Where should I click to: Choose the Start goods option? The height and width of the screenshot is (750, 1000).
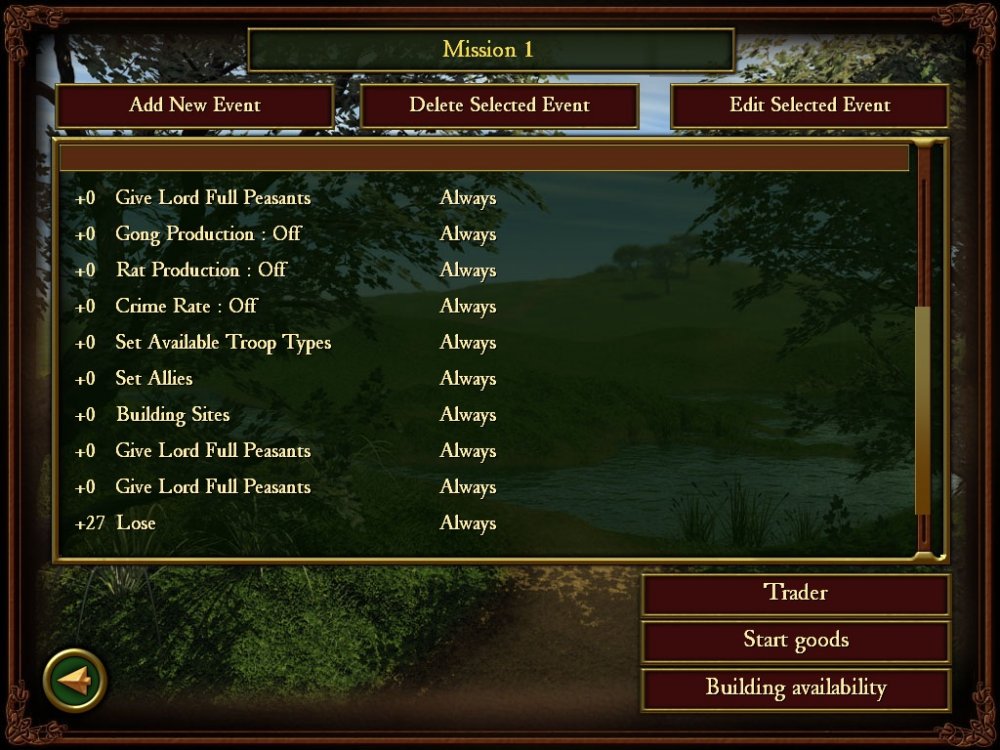[x=795, y=640]
